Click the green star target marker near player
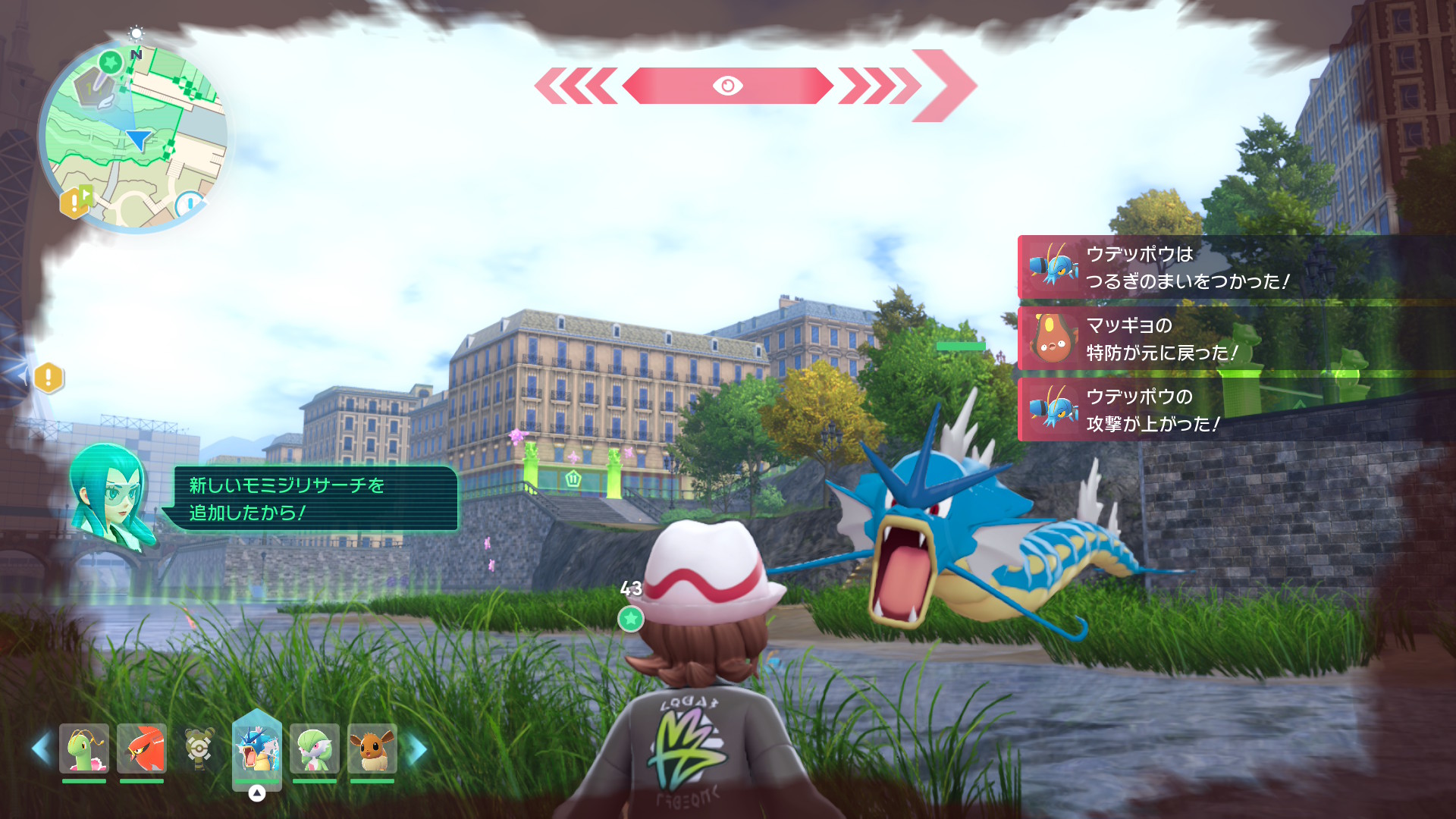The width and height of the screenshot is (1456, 819). click(x=630, y=619)
